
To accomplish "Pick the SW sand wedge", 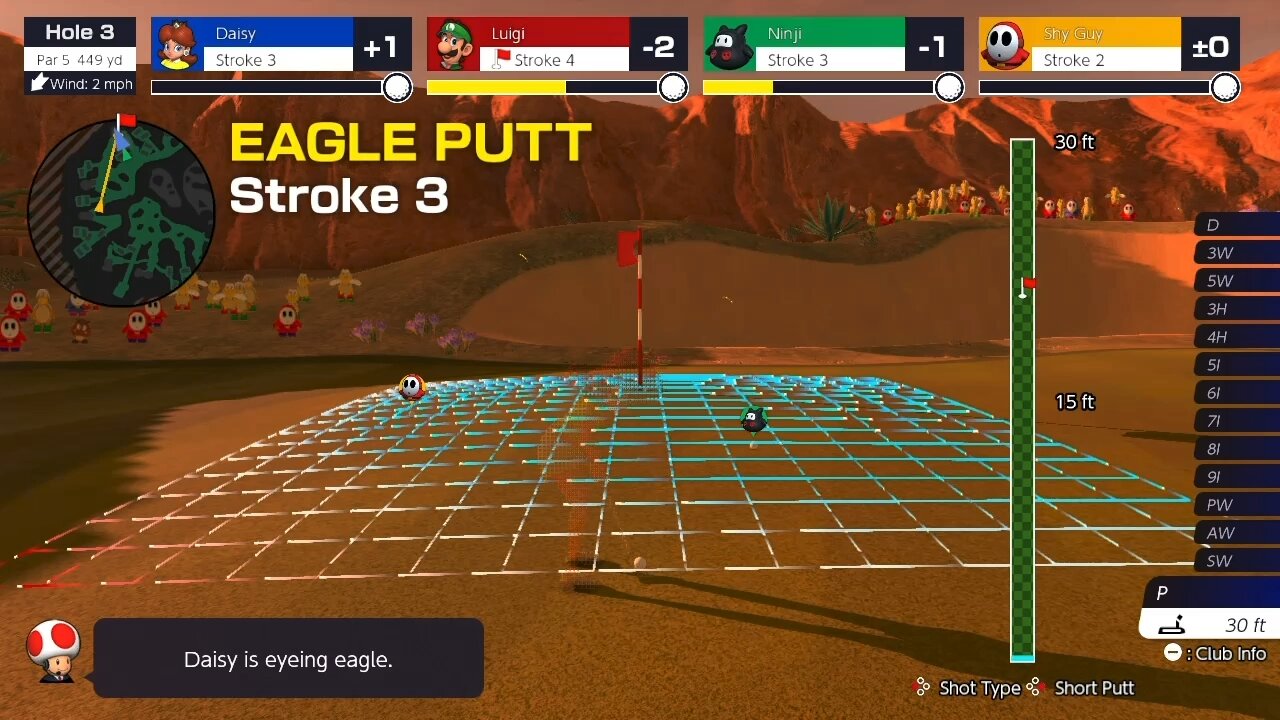I will (1236, 561).
